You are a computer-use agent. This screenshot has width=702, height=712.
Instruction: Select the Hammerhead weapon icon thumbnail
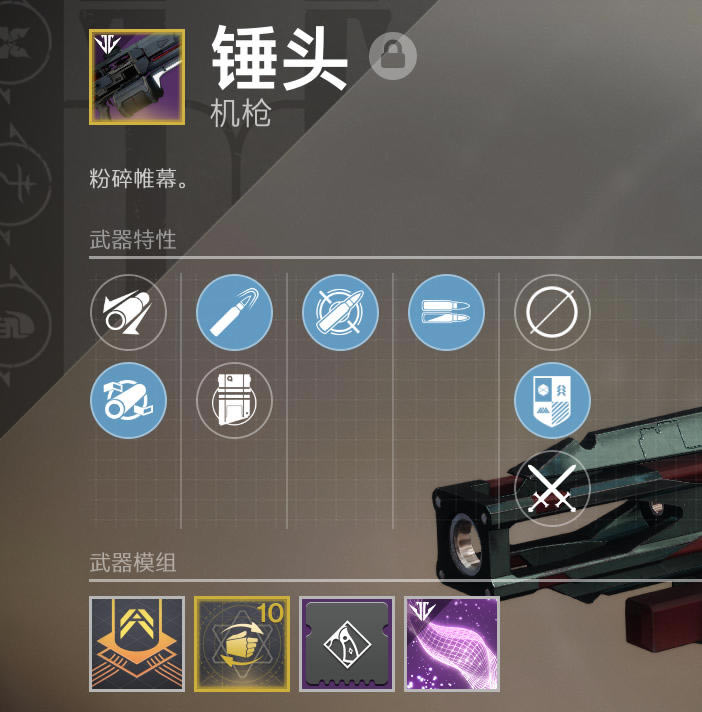(137, 77)
